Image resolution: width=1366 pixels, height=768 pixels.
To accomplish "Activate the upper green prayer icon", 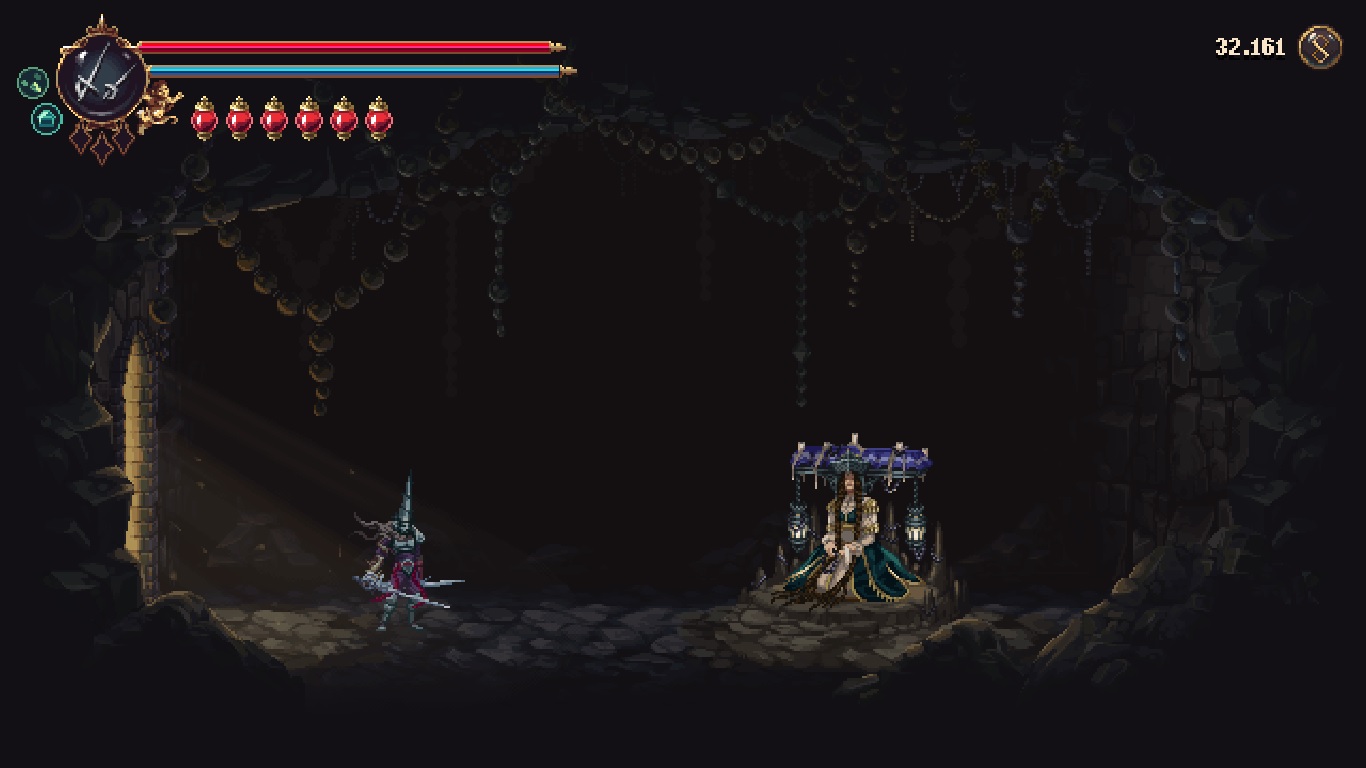I will (33, 82).
